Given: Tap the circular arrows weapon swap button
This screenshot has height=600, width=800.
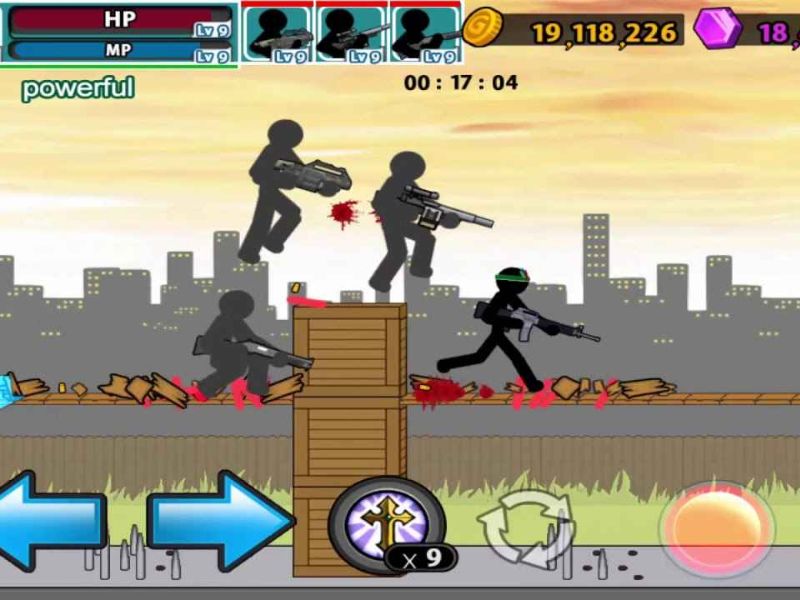Looking at the screenshot, I should pyautogui.click(x=523, y=527).
